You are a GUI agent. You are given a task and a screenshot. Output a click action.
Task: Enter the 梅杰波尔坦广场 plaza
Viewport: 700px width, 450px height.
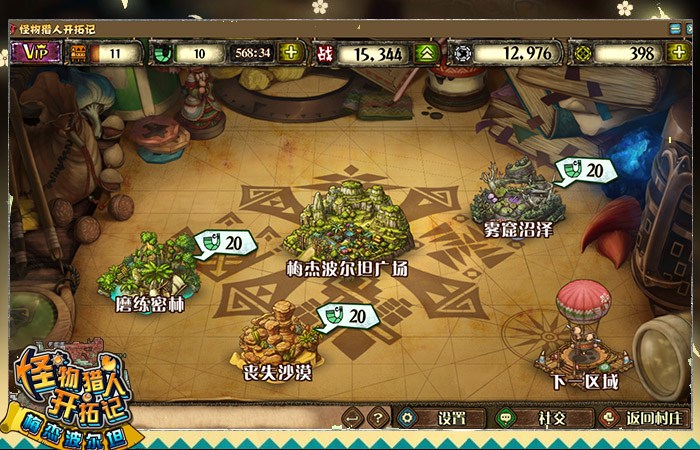click(x=346, y=225)
